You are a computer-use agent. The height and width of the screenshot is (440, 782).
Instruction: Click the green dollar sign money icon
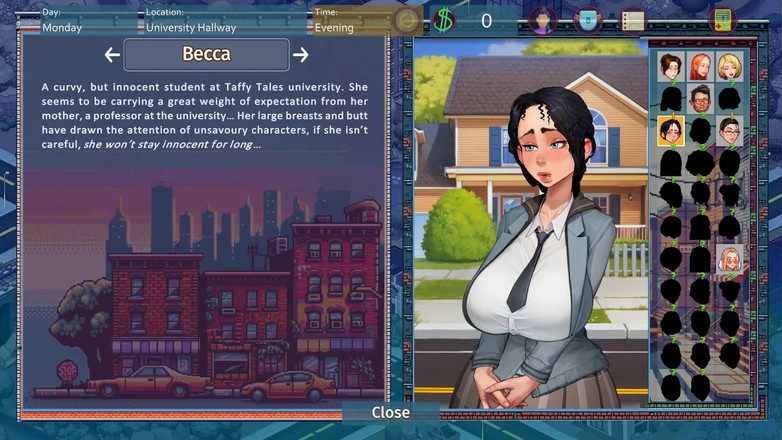click(x=444, y=19)
